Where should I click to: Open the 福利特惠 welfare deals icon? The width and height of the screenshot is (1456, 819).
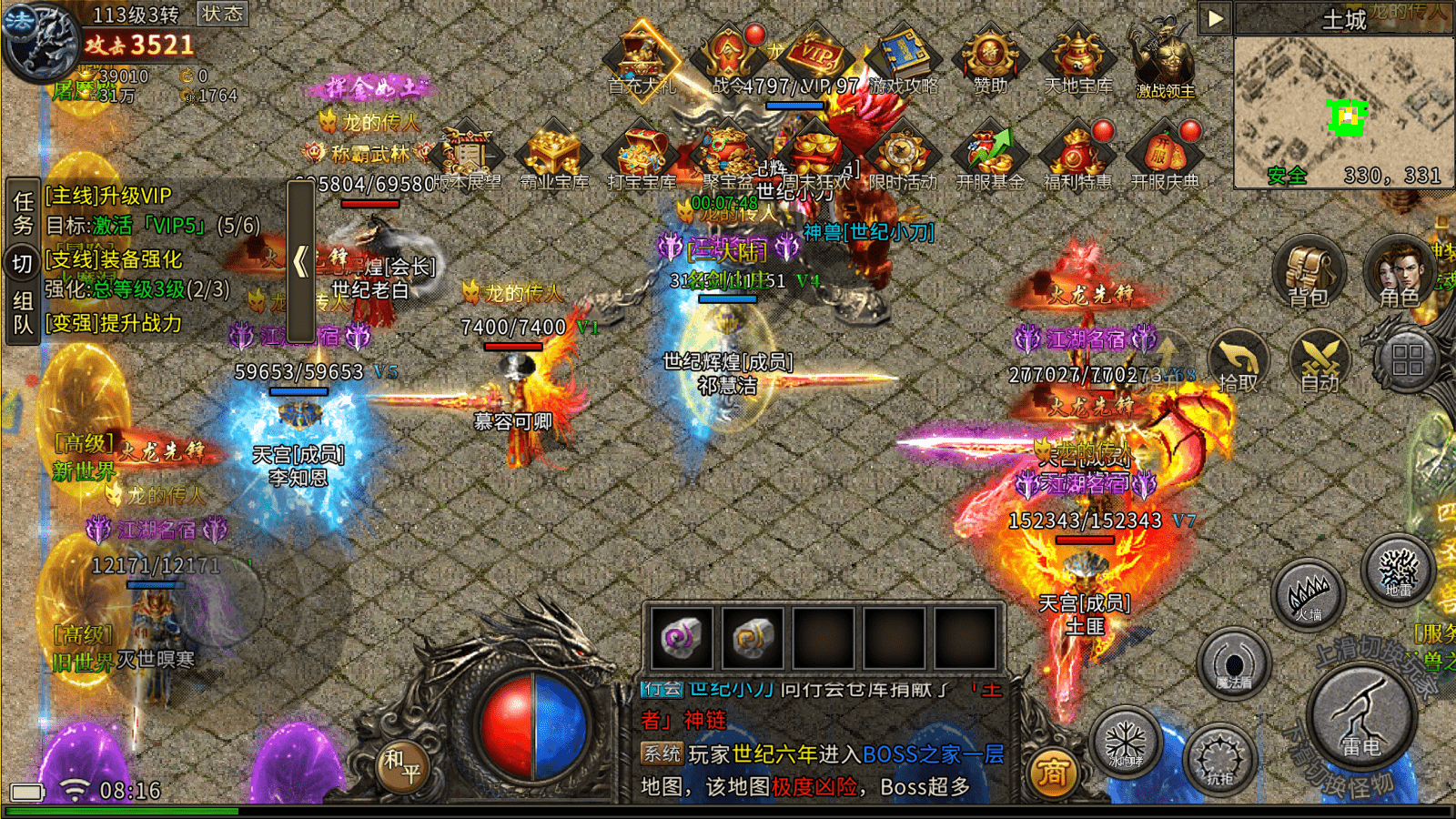1078,157
